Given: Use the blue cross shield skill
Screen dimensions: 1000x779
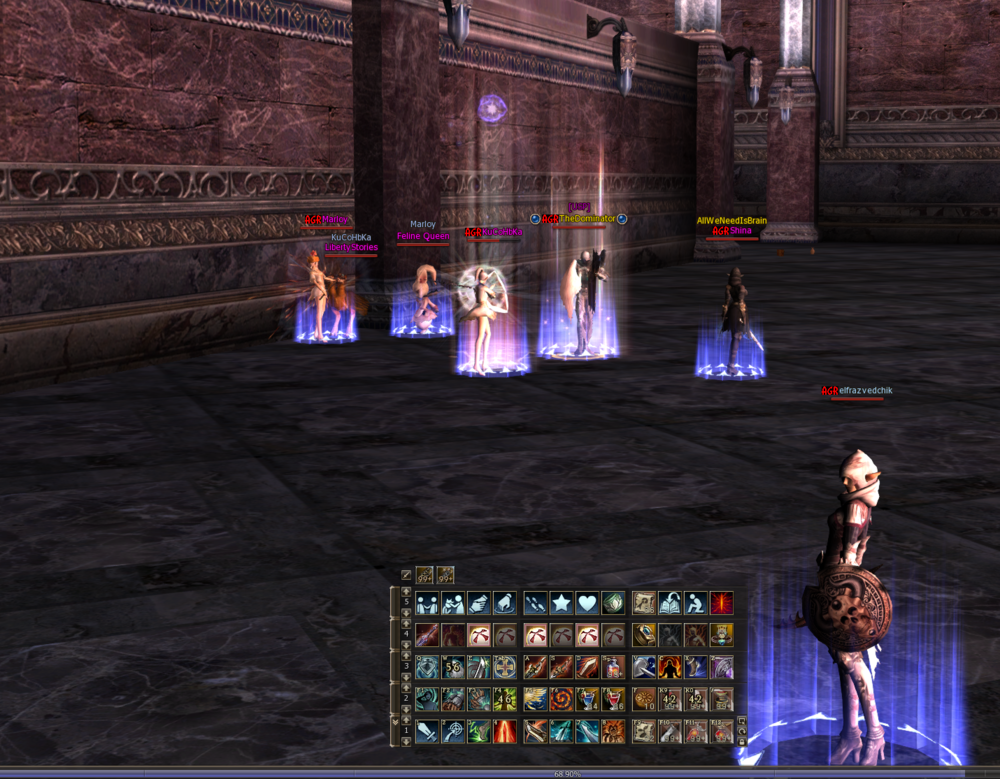Looking at the screenshot, I should 505,667.
